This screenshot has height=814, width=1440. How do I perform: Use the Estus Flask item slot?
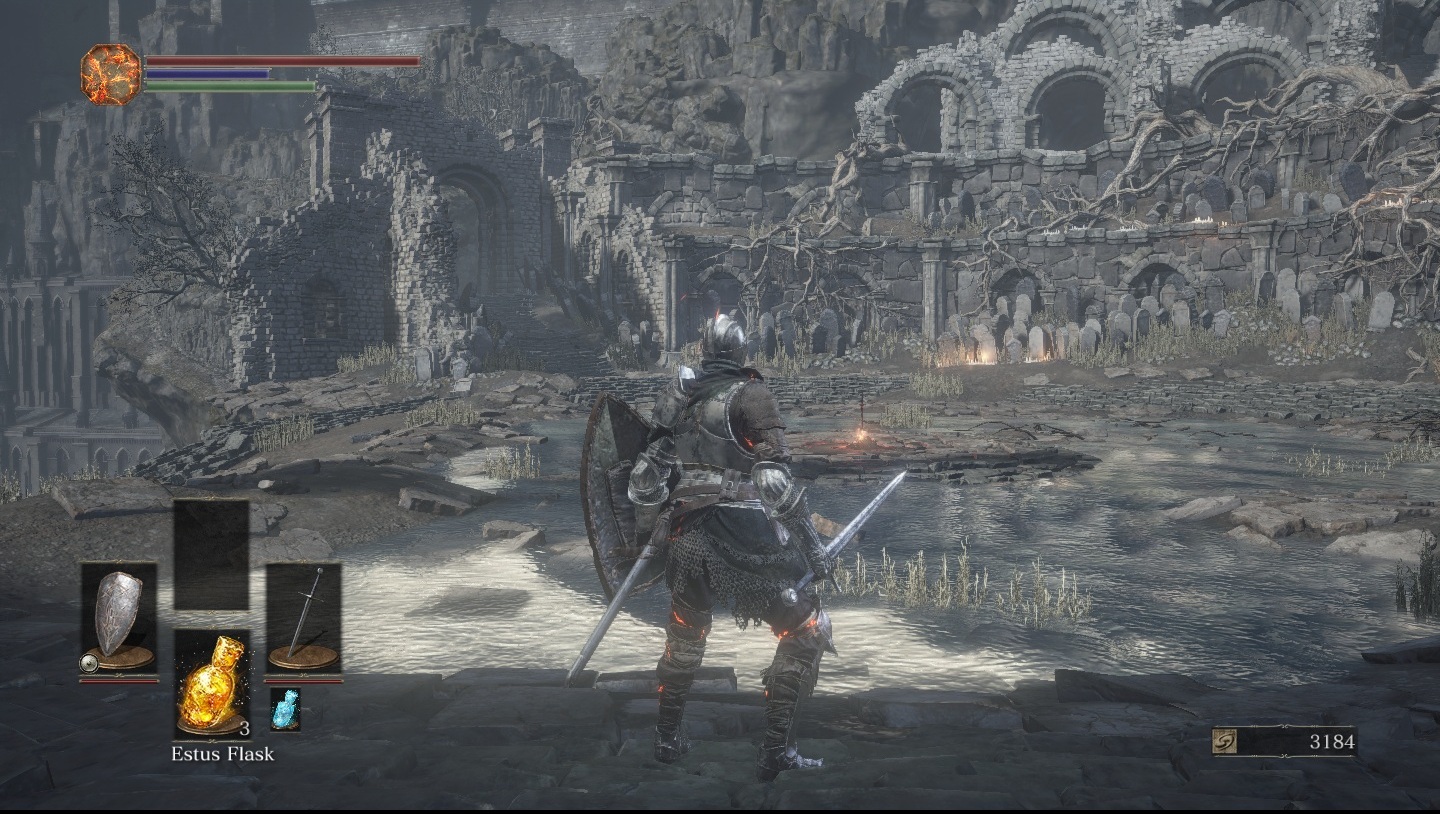211,683
